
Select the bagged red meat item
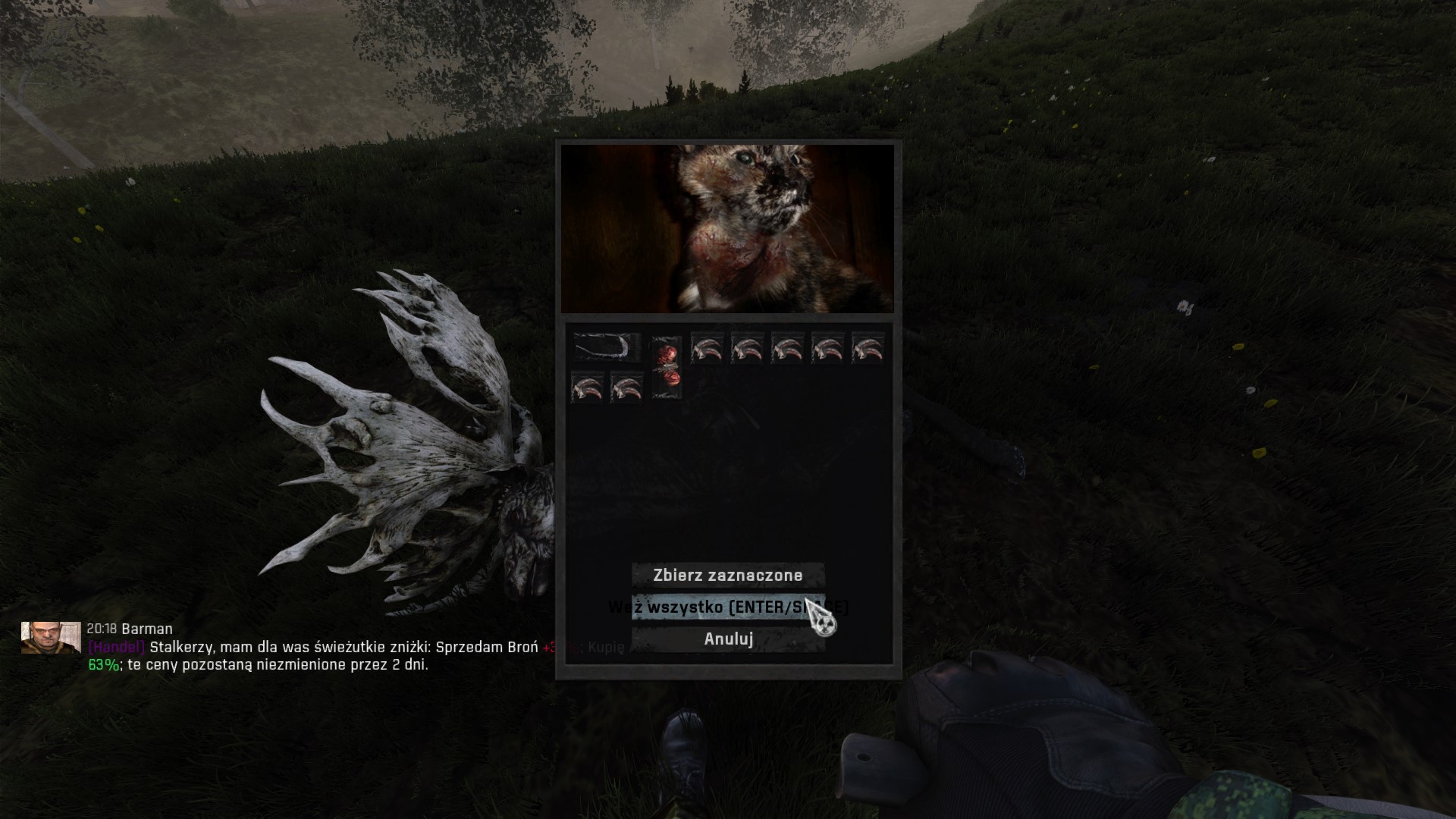point(667,367)
